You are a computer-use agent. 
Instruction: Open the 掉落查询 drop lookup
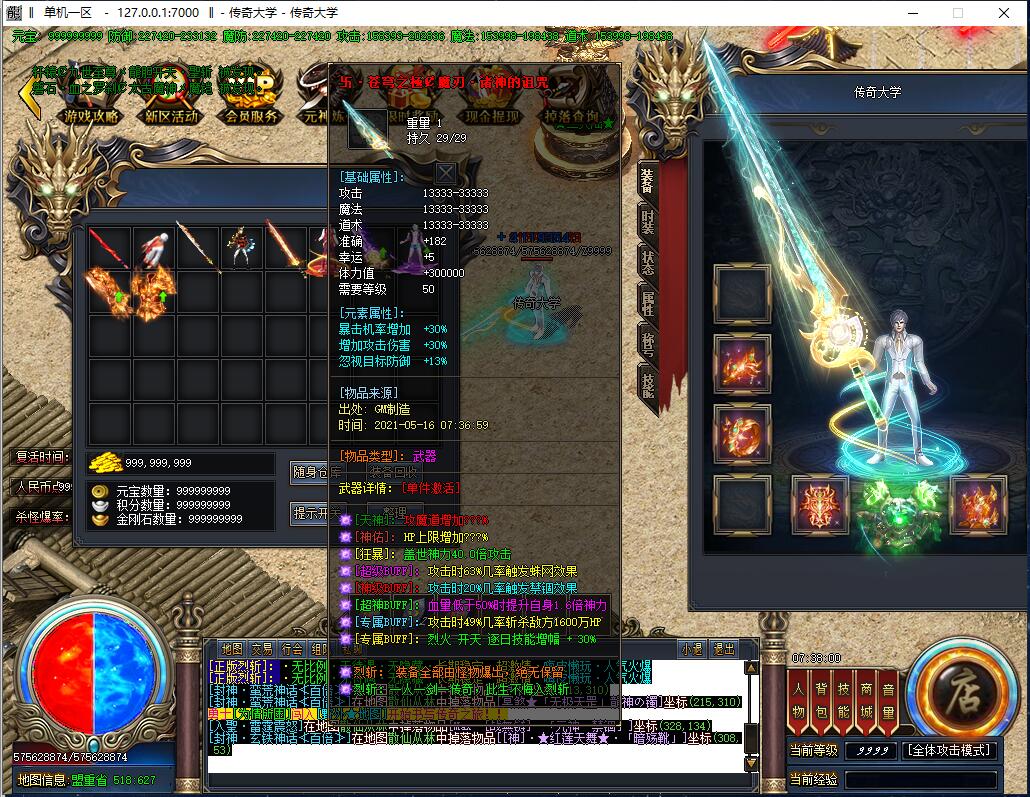click(x=572, y=115)
